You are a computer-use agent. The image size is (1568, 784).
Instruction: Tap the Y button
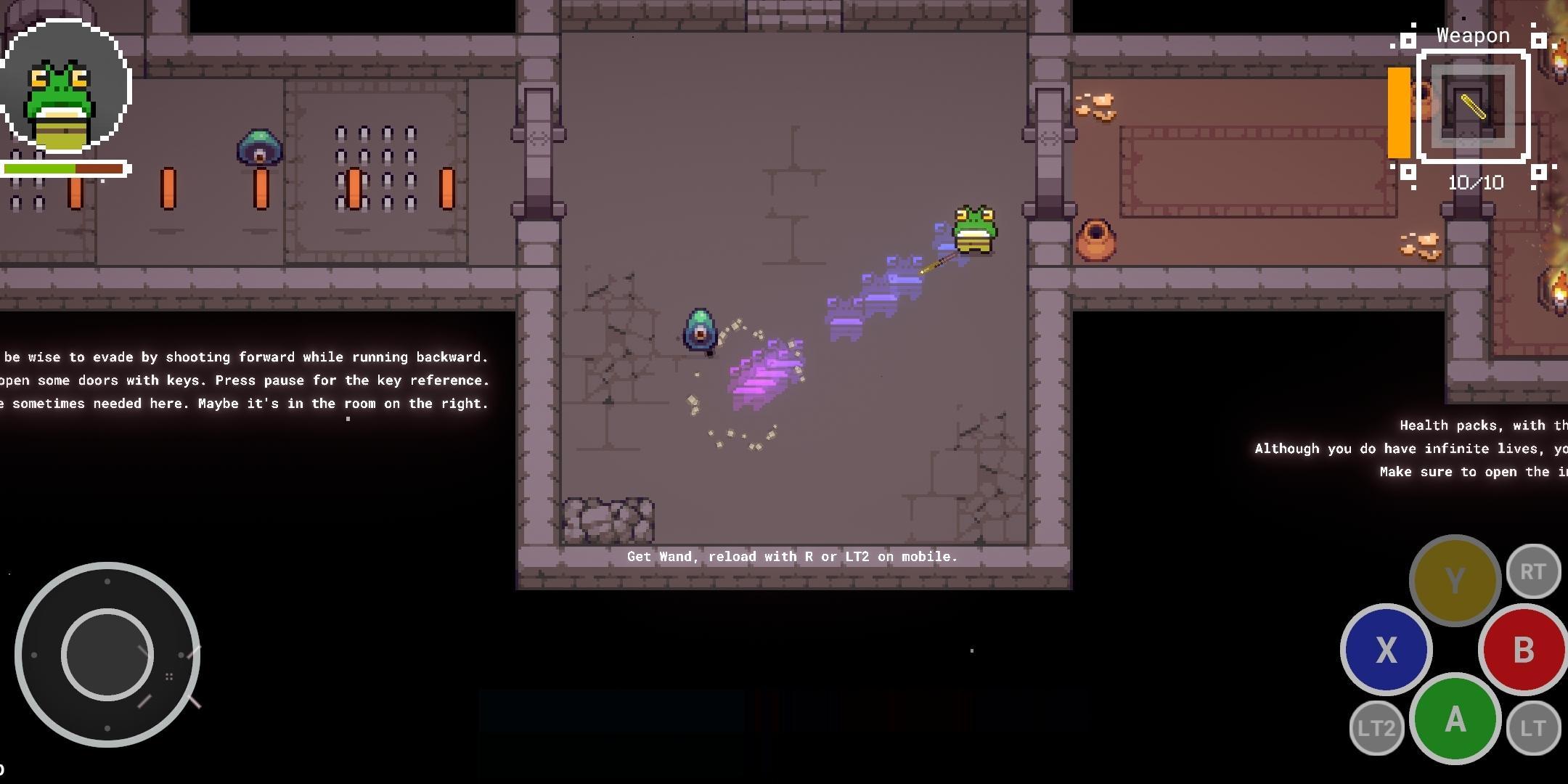click(x=1455, y=579)
